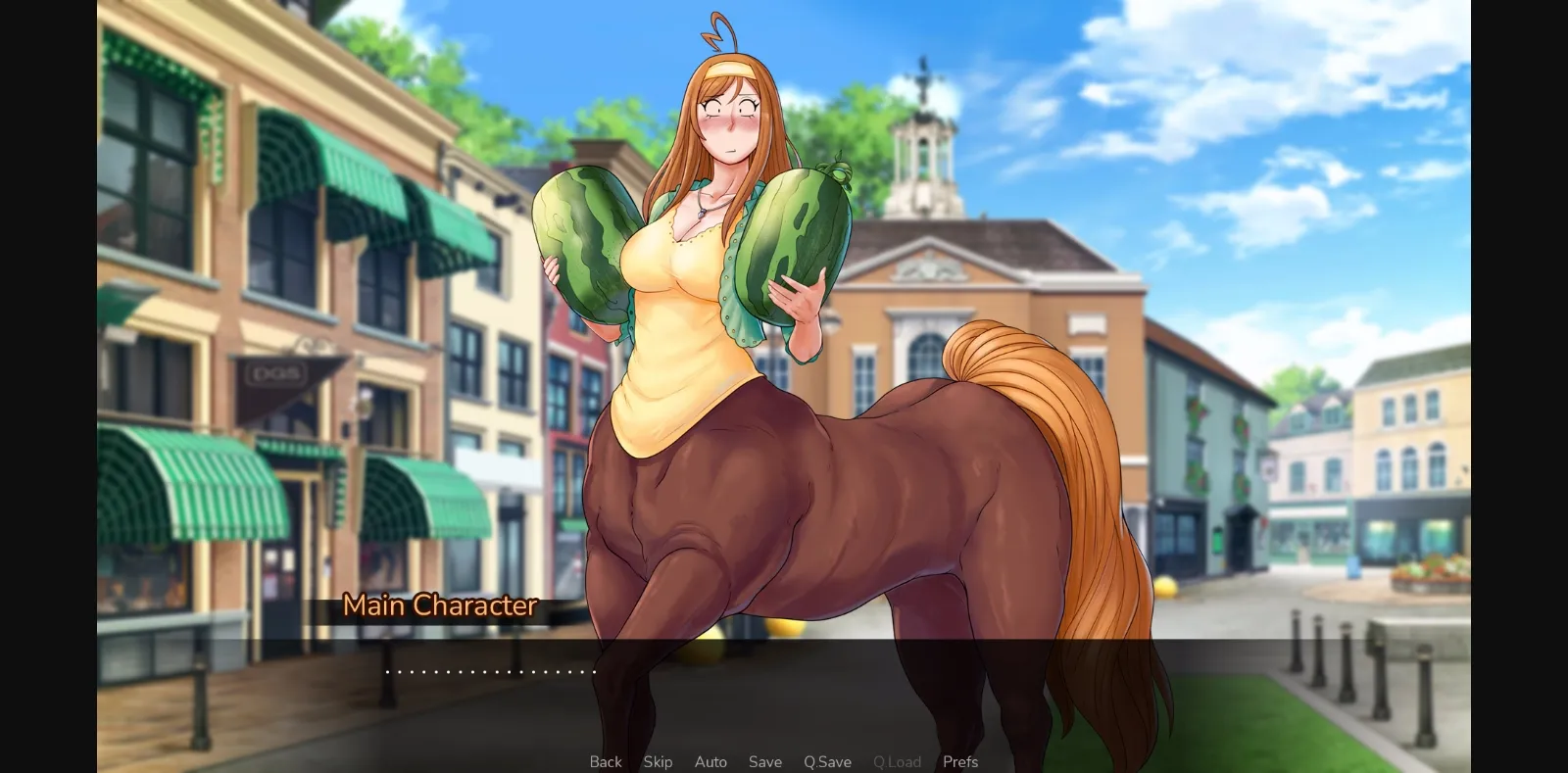Click the ellipsis dialogue text to advance

pyautogui.click(x=490, y=670)
